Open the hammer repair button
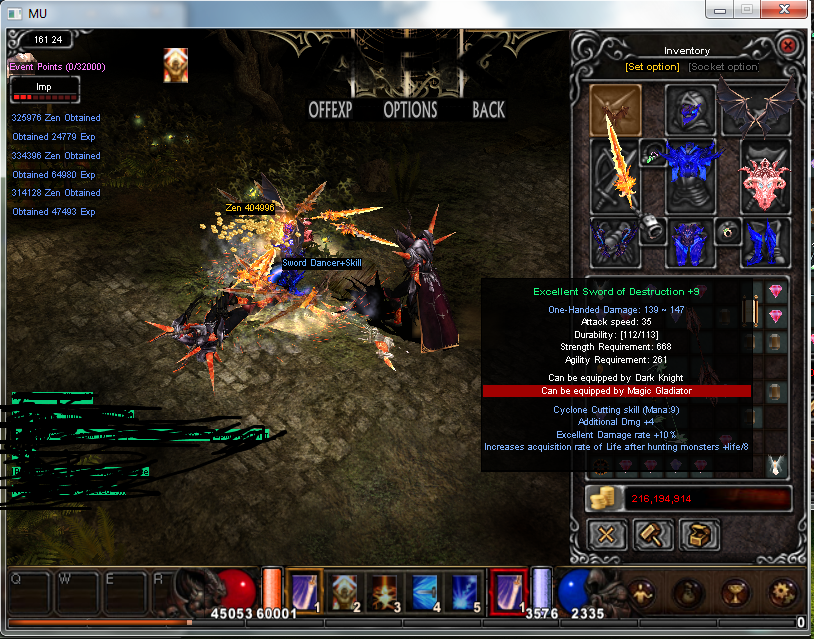The image size is (814, 639). [x=653, y=535]
